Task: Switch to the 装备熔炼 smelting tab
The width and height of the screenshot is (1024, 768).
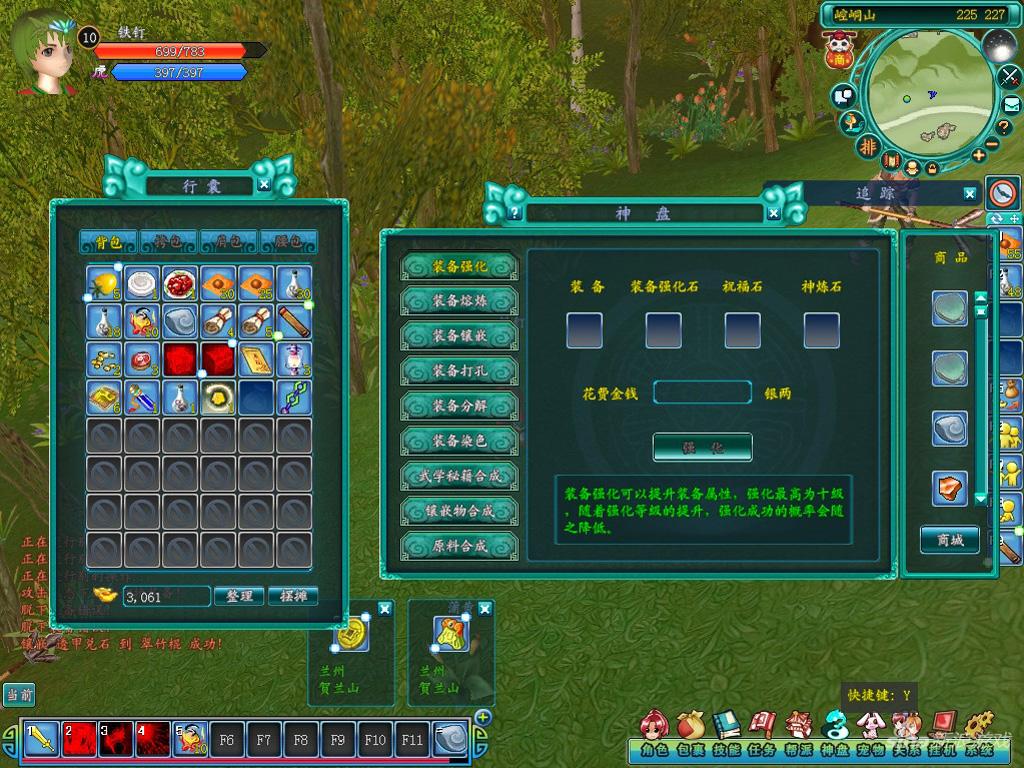Action: click(x=460, y=301)
